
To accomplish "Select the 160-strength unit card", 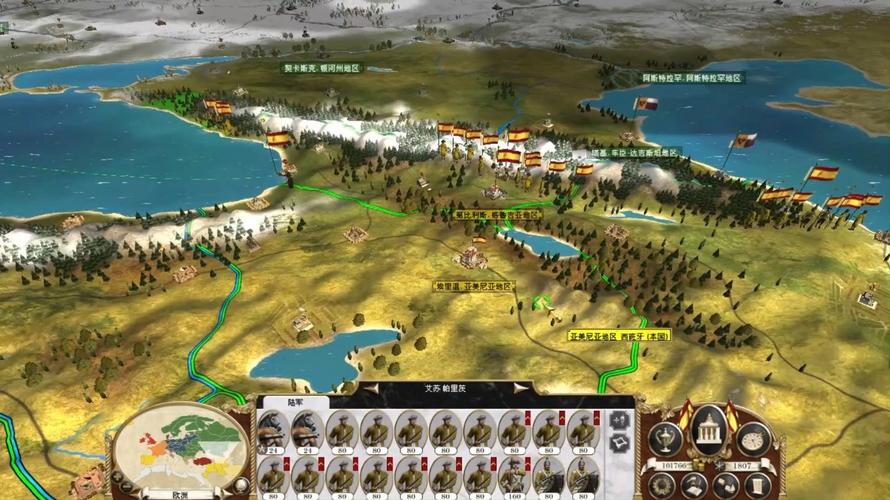I will pyautogui.click(x=514, y=477).
